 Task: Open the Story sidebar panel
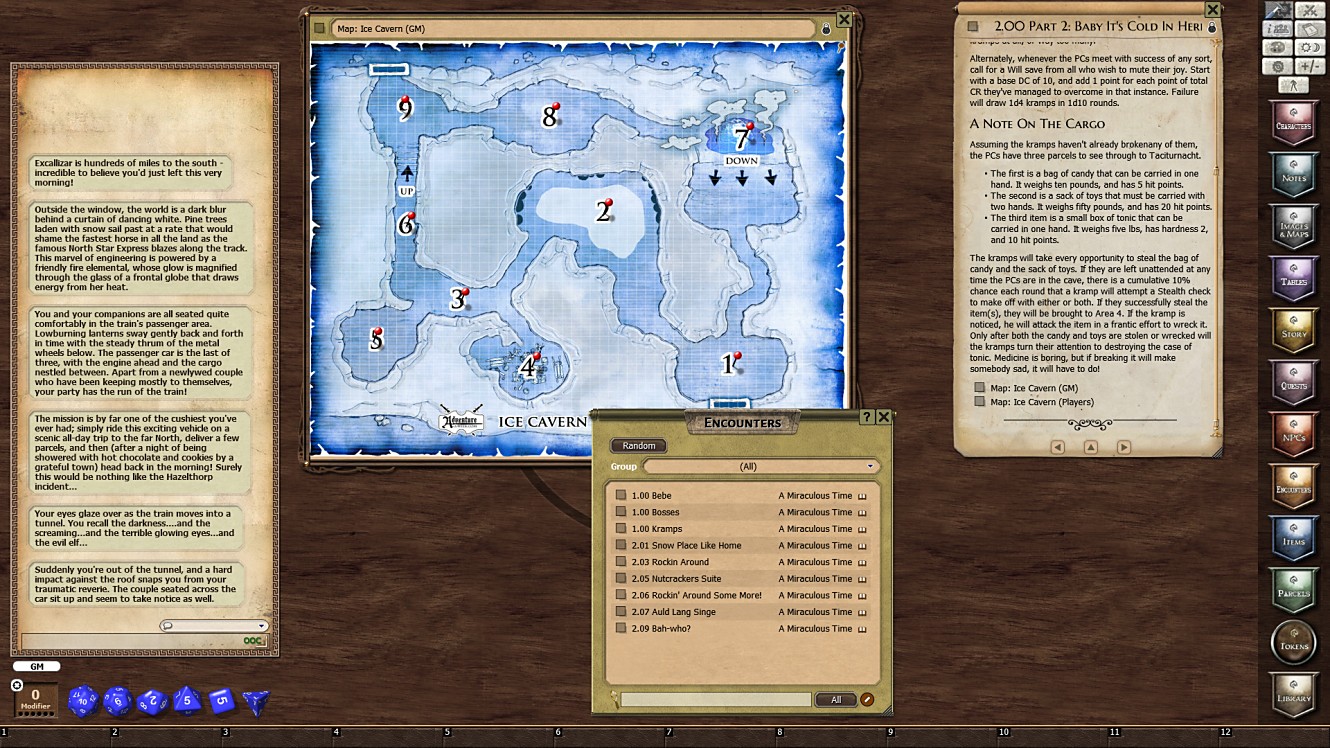pos(1293,330)
